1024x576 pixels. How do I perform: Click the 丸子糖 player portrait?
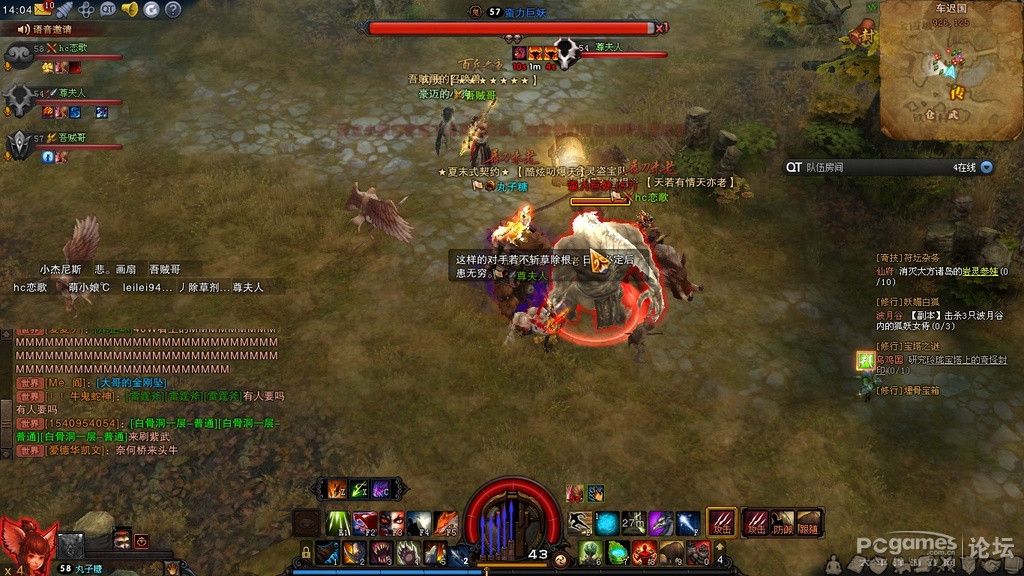pyautogui.click(x=25, y=544)
